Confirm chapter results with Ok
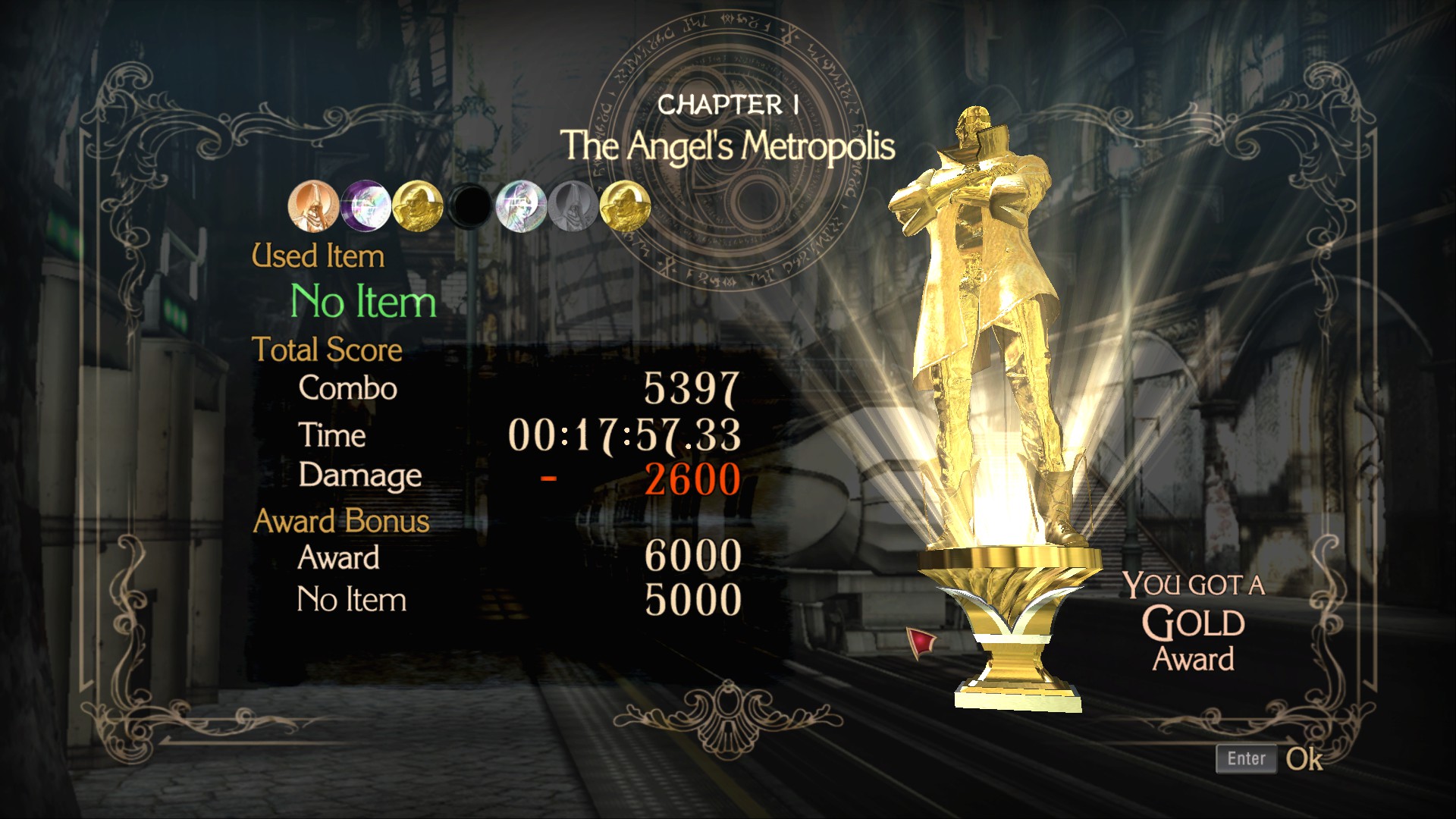The height and width of the screenshot is (819, 1456). (x=1269, y=758)
